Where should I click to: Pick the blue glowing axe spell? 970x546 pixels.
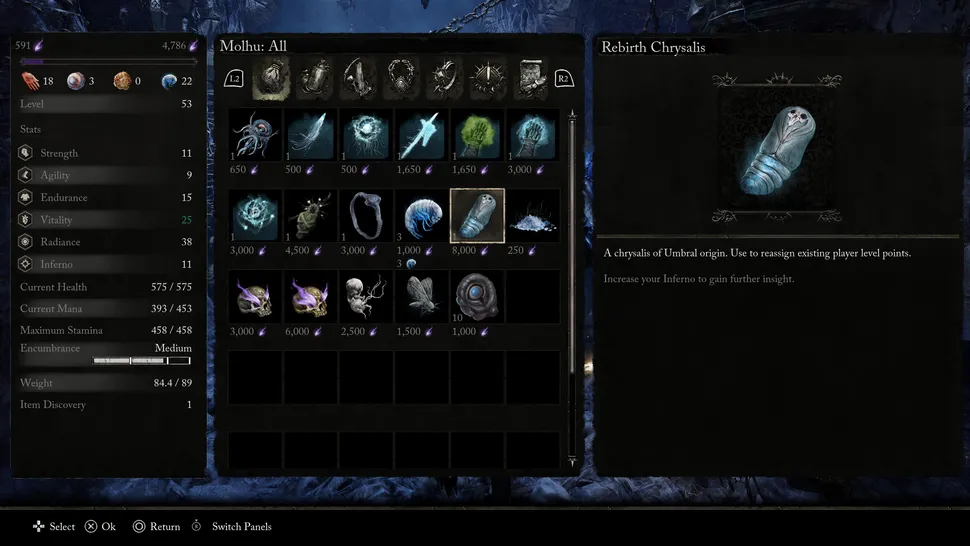(421, 135)
